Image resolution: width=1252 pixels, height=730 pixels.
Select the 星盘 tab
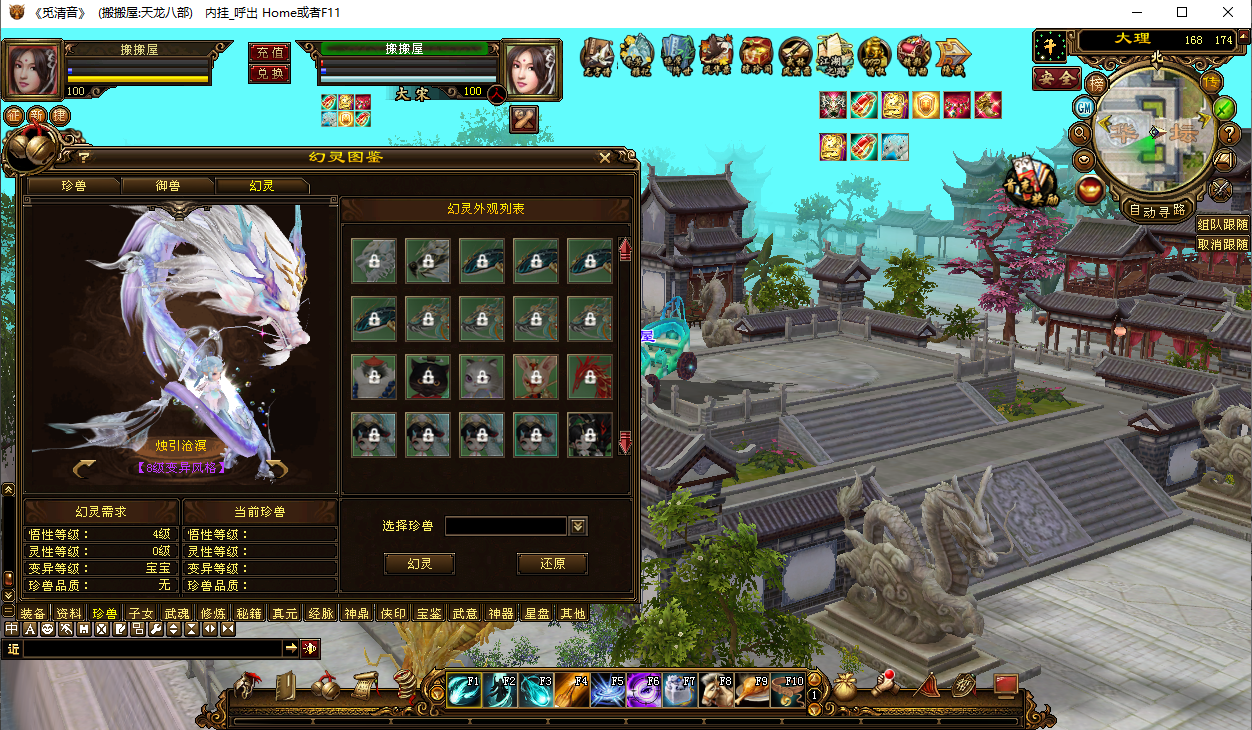click(x=537, y=614)
